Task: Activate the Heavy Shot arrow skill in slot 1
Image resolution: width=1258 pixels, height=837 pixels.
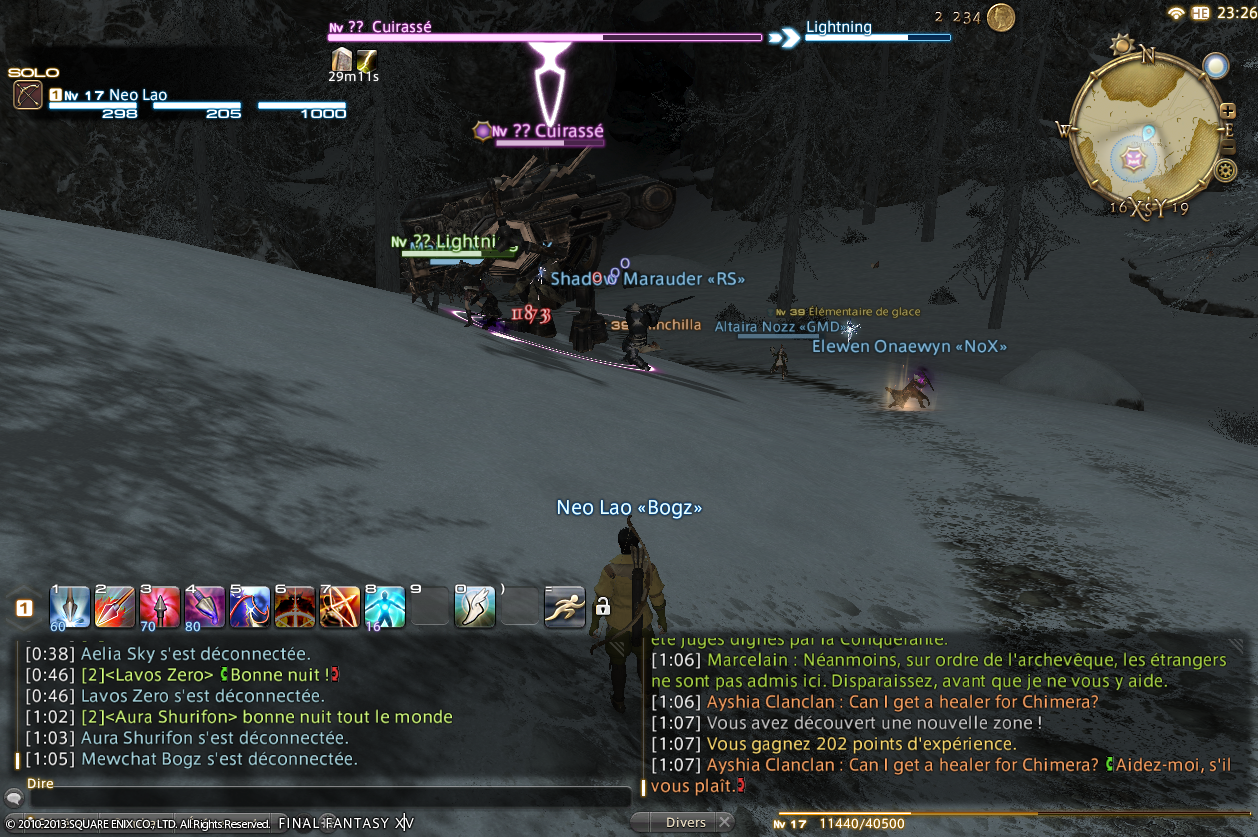Action: pos(69,606)
